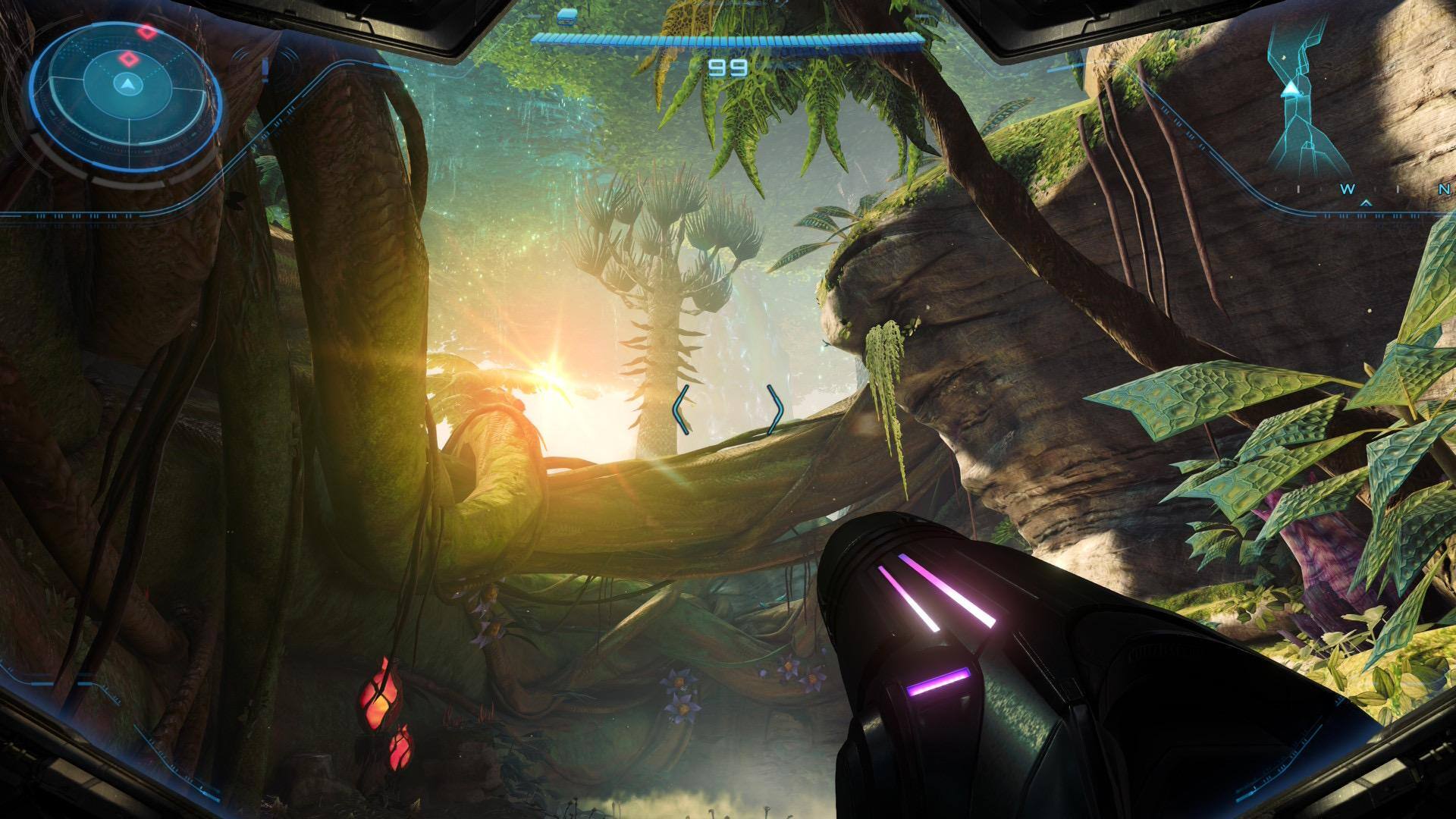Image resolution: width=1456 pixels, height=819 pixels.
Task: Click the red marker on the radar's outer rim
Action: pos(146,32)
